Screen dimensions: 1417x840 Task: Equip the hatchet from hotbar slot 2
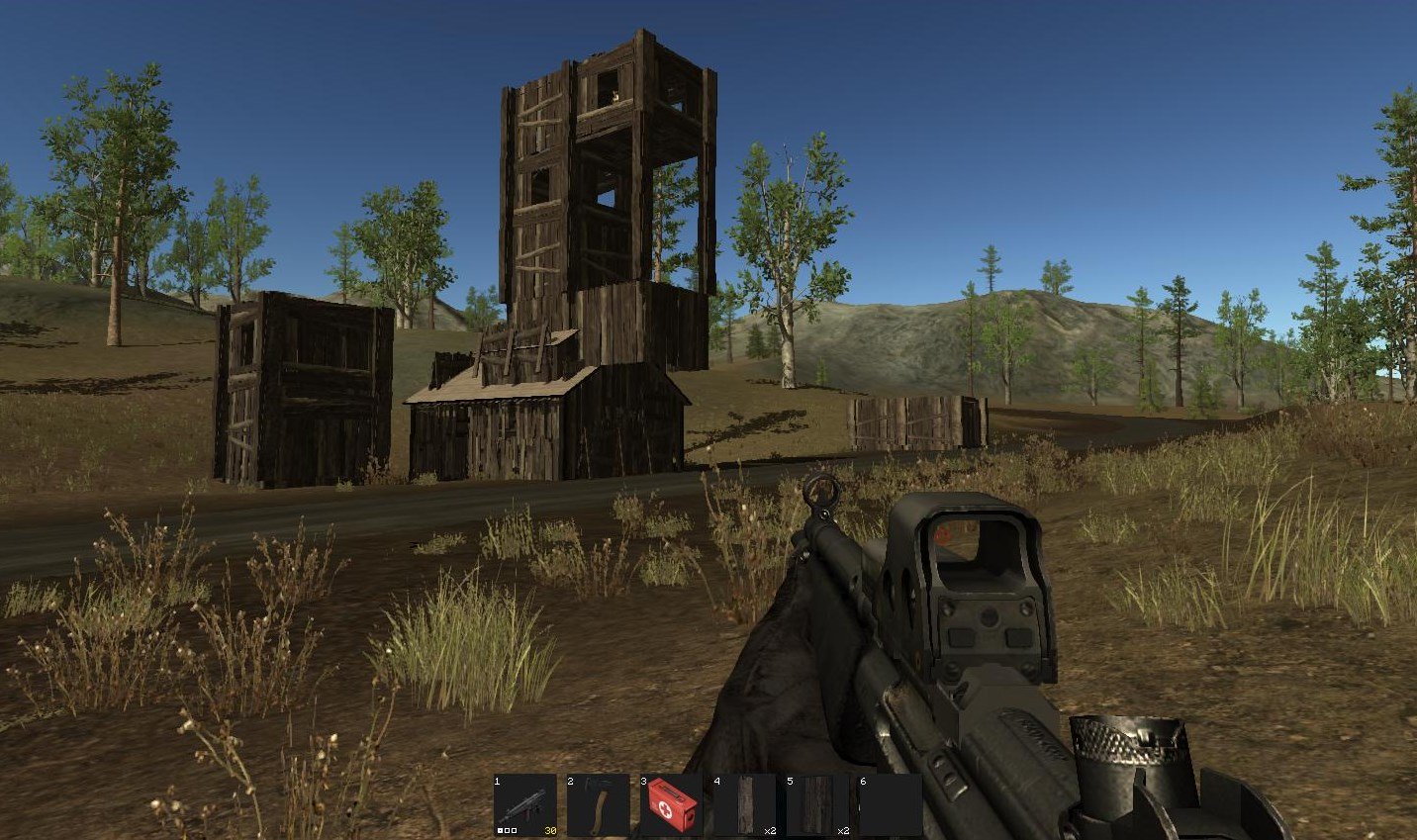(x=598, y=805)
